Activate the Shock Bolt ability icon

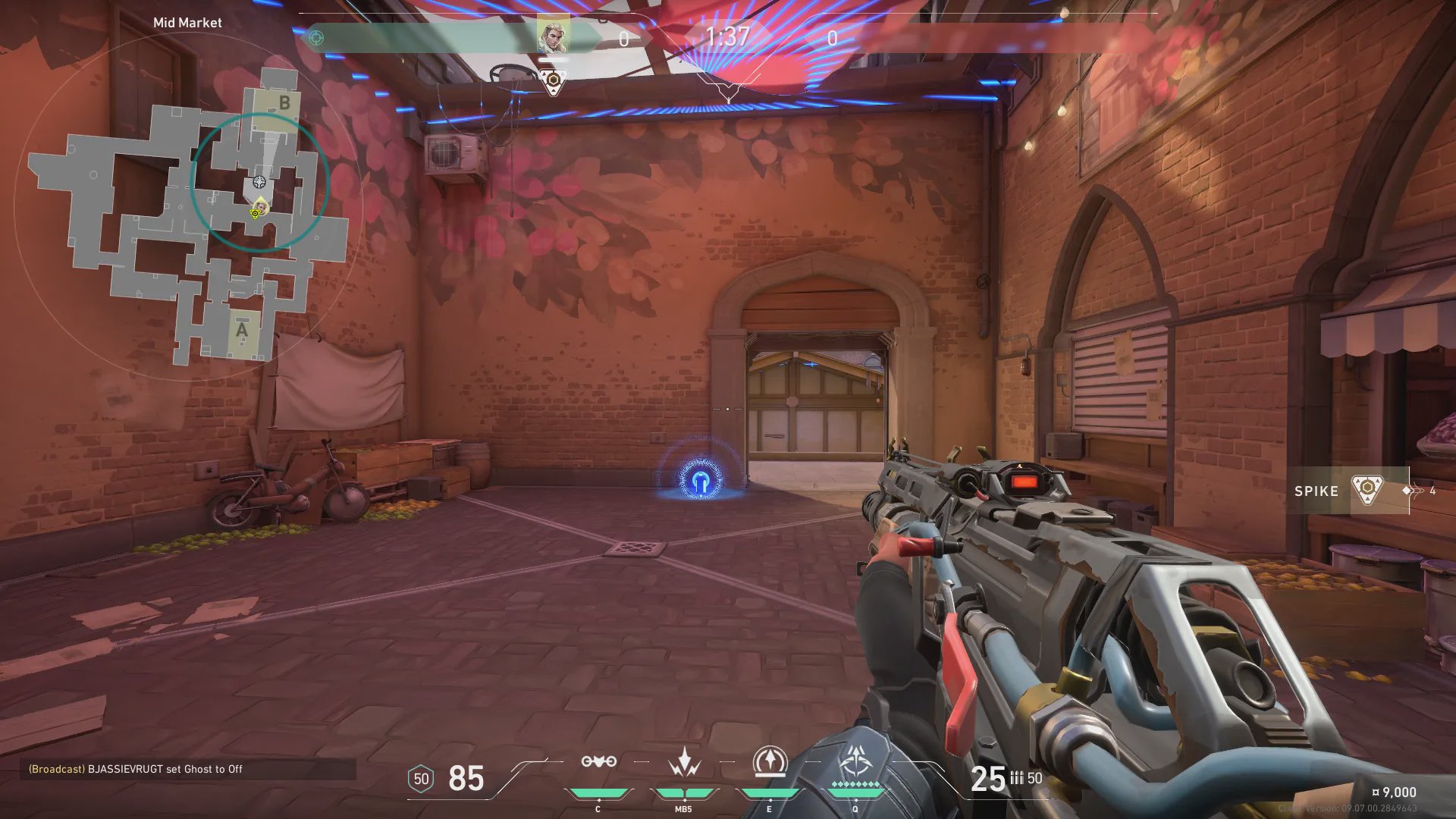point(684,762)
